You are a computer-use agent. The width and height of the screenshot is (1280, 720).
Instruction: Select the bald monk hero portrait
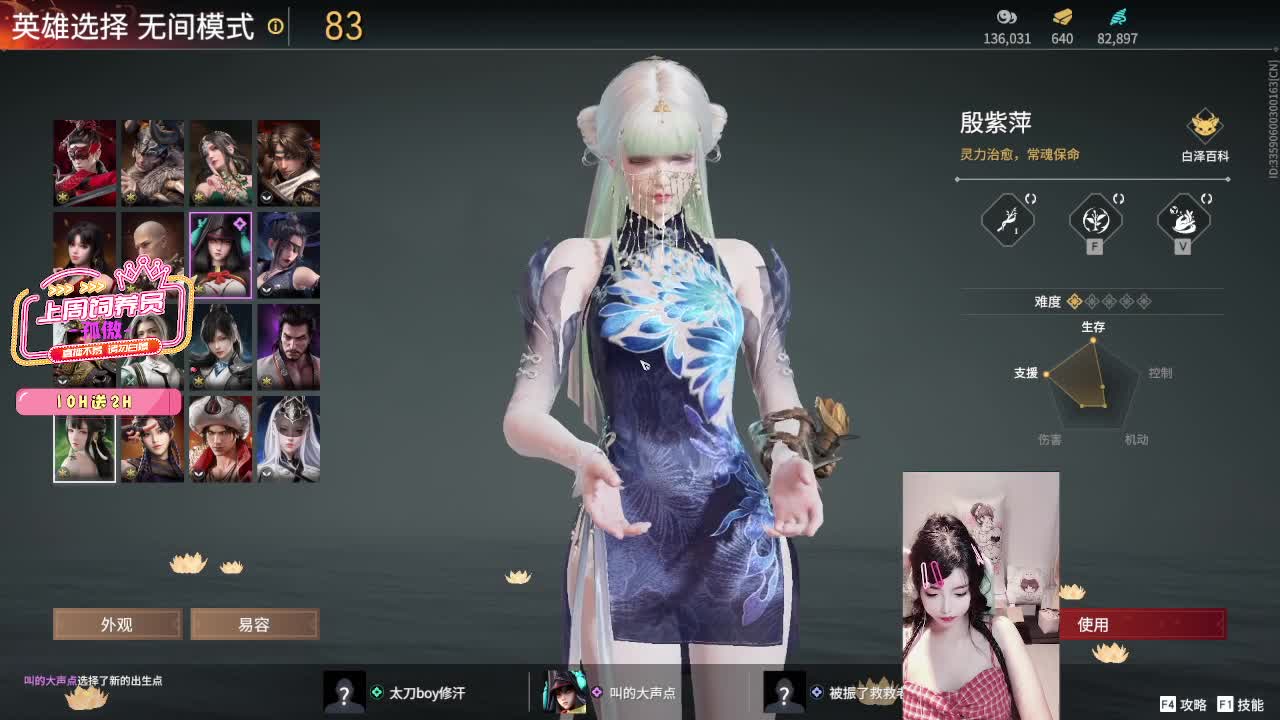pyautogui.click(x=152, y=254)
